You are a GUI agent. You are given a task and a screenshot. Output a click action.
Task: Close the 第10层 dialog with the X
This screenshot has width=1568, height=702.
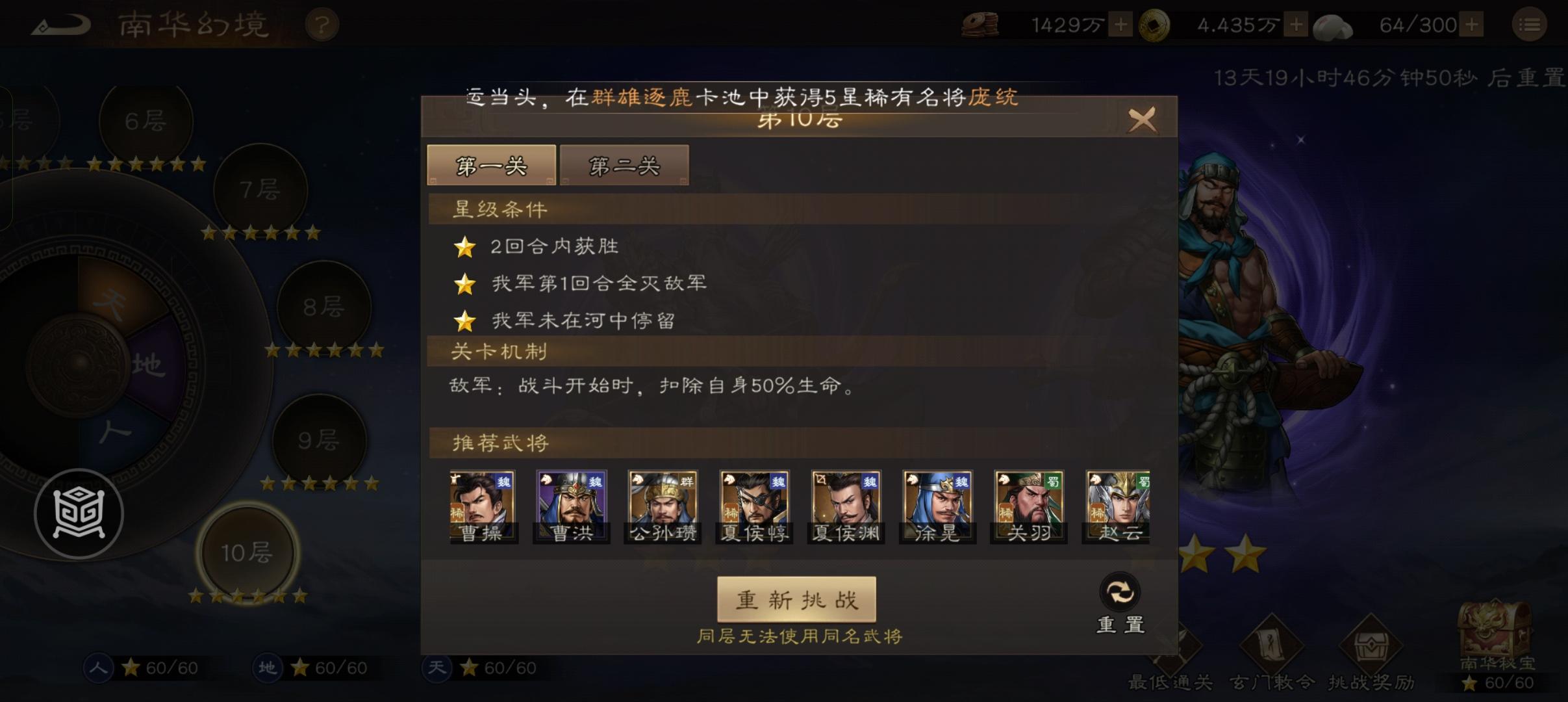[1143, 120]
